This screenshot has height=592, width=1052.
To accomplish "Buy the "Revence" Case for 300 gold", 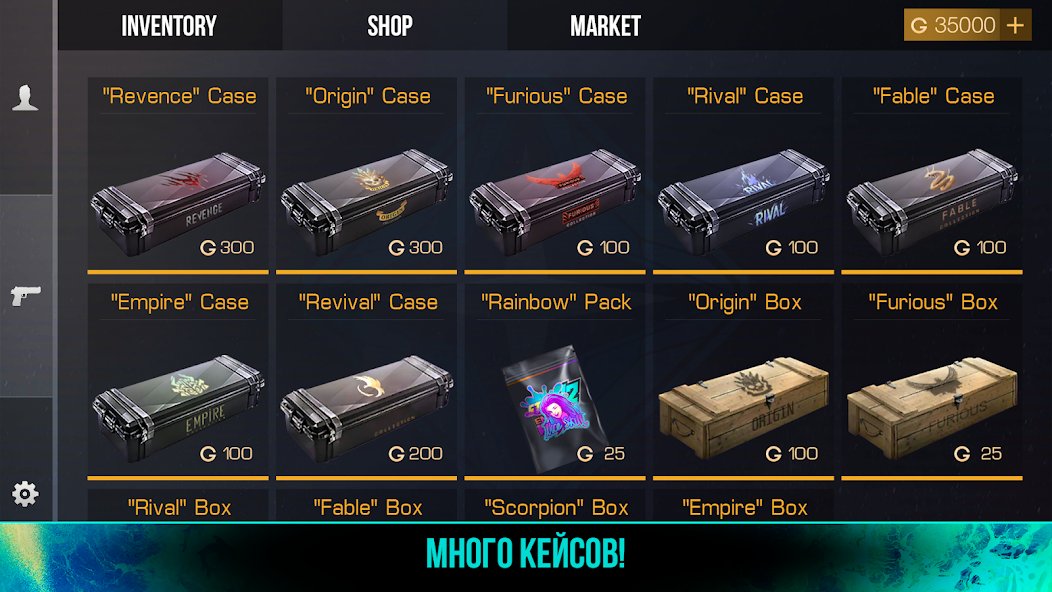I will pyautogui.click(x=178, y=200).
